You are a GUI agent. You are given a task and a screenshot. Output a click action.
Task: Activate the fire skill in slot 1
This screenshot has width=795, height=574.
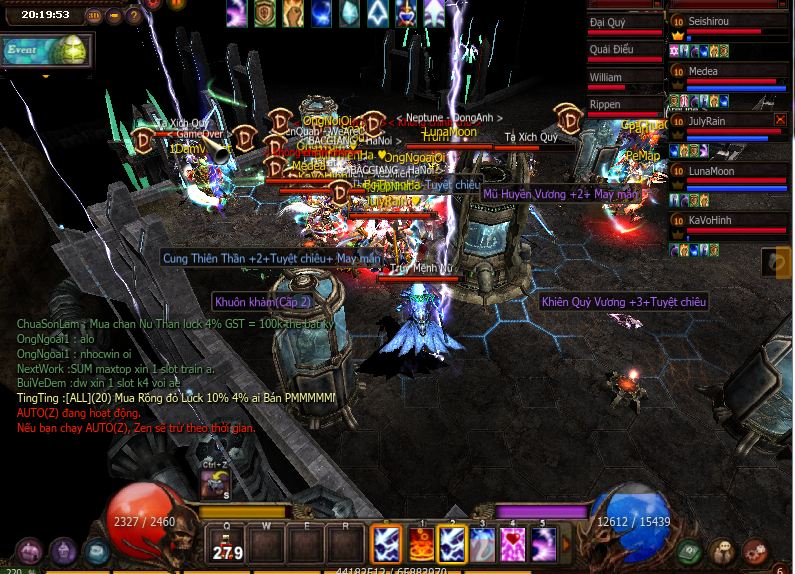[x=419, y=545]
